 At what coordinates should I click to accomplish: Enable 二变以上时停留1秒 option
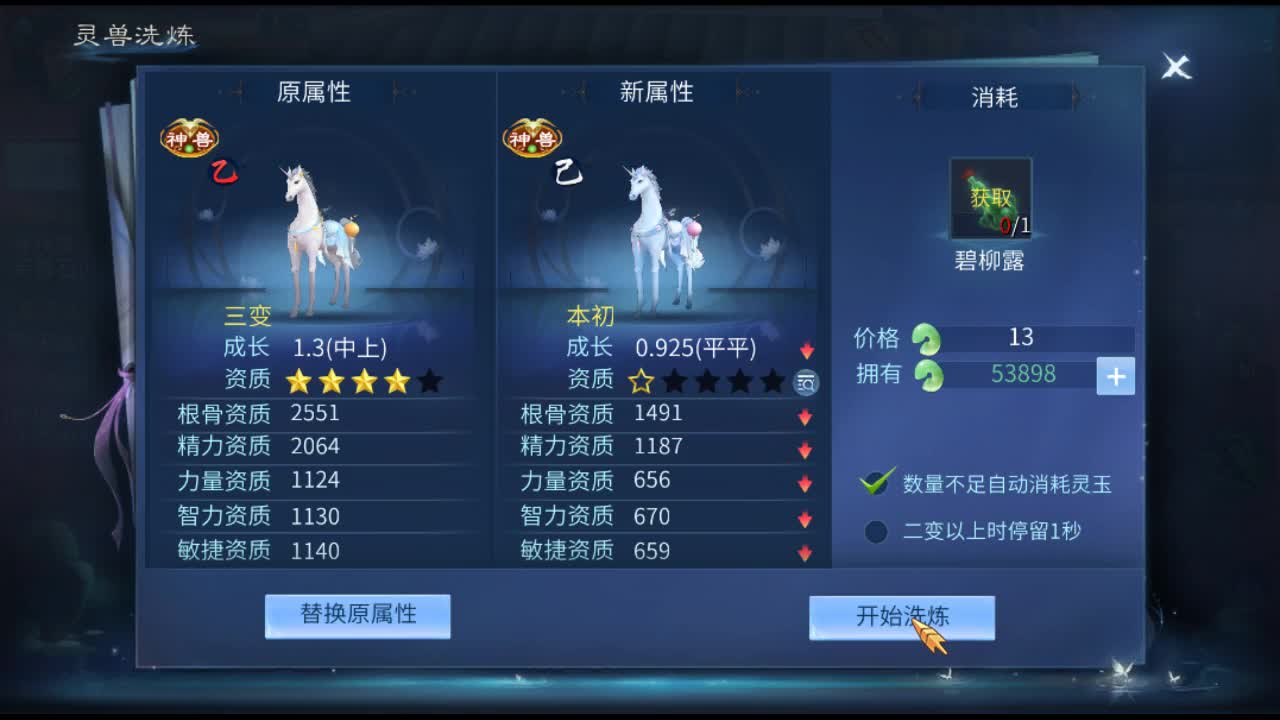[x=875, y=531]
